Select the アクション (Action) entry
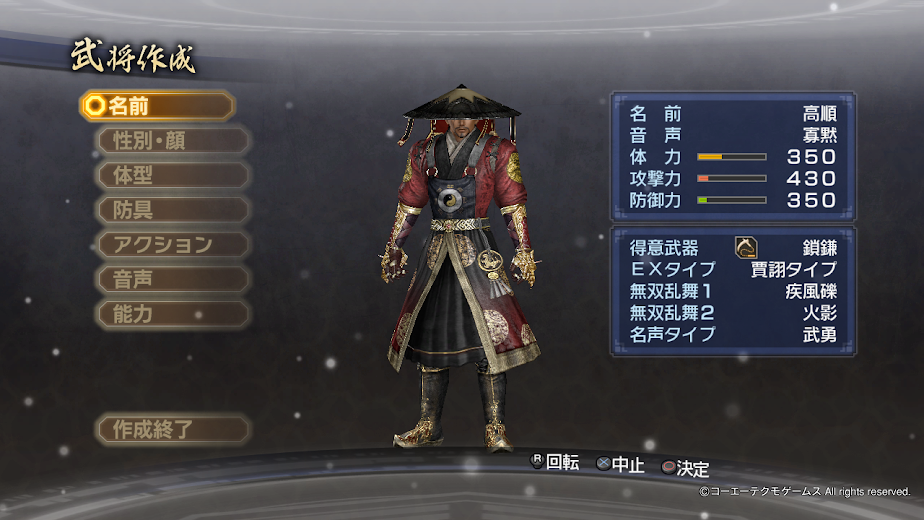Viewport: 924px width, 520px height. click(172, 245)
